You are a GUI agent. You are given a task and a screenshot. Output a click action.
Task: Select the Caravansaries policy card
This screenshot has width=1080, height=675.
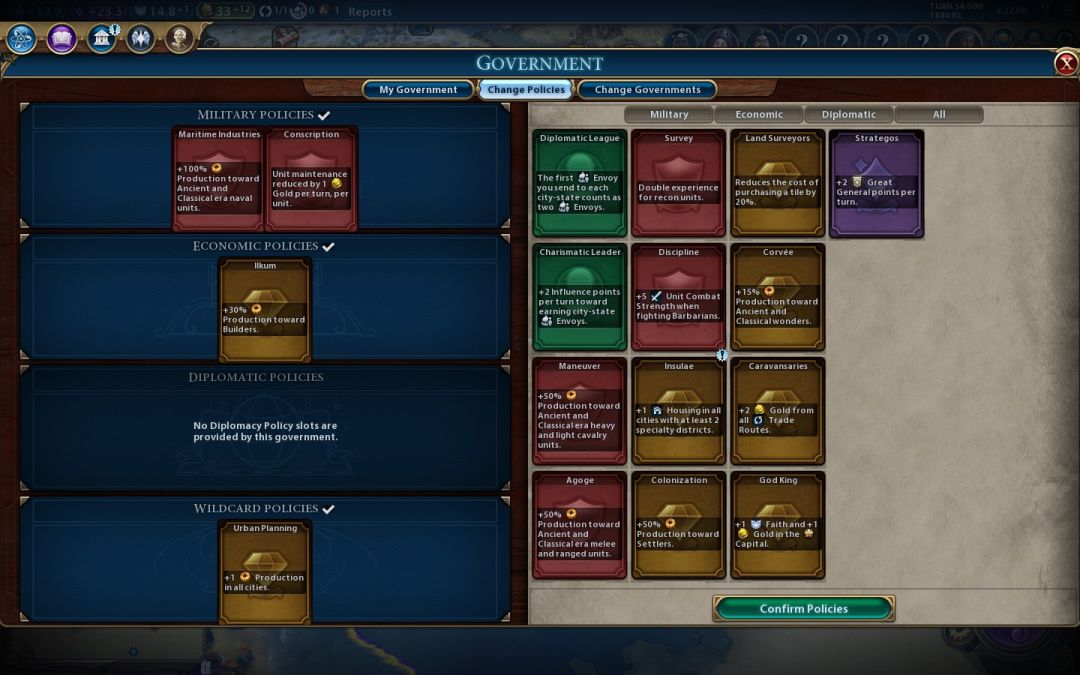(778, 411)
